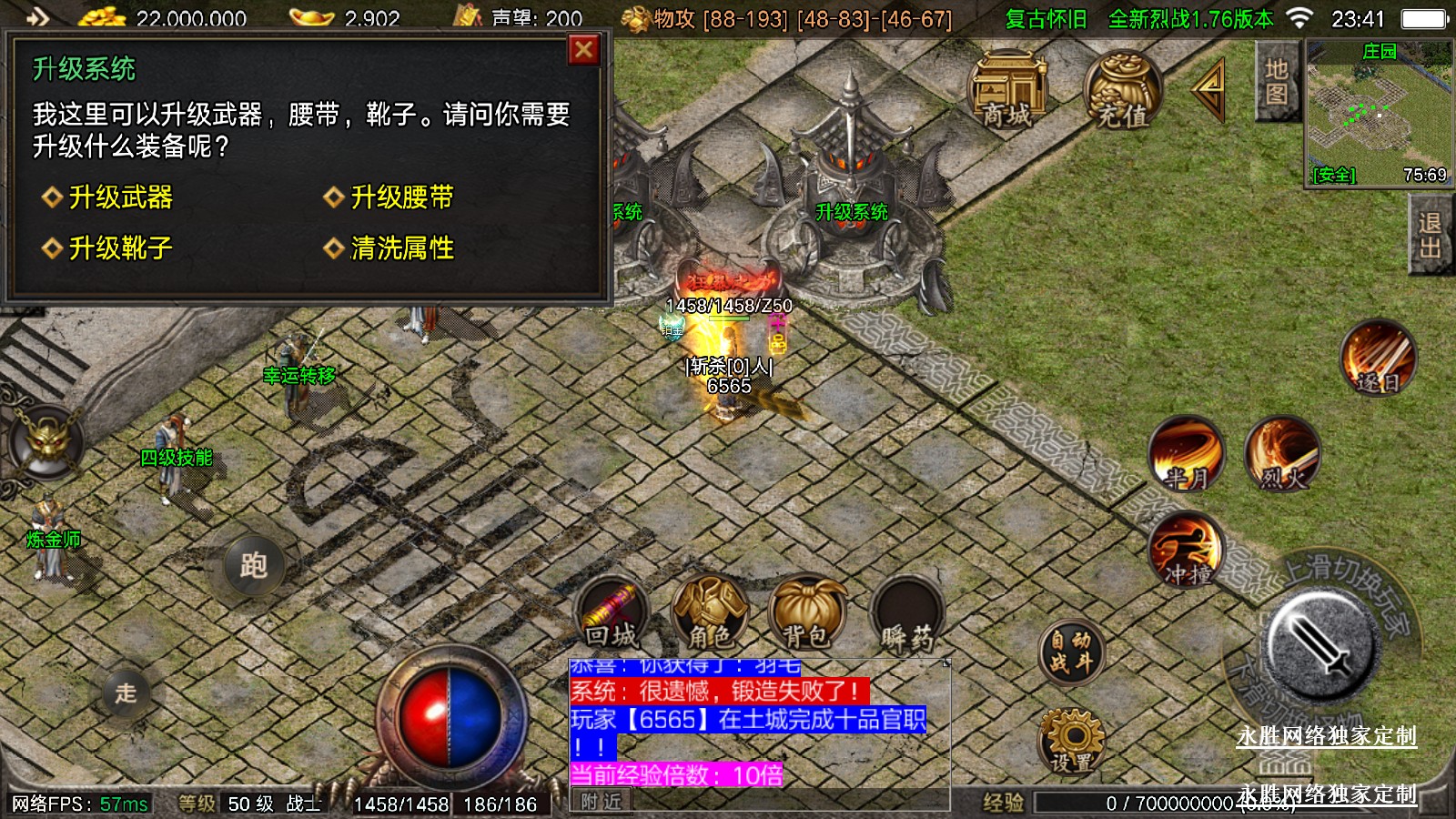Choose 升级武器 upgrade weapon option
This screenshot has width=1456, height=819.
pyautogui.click(x=120, y=197)
